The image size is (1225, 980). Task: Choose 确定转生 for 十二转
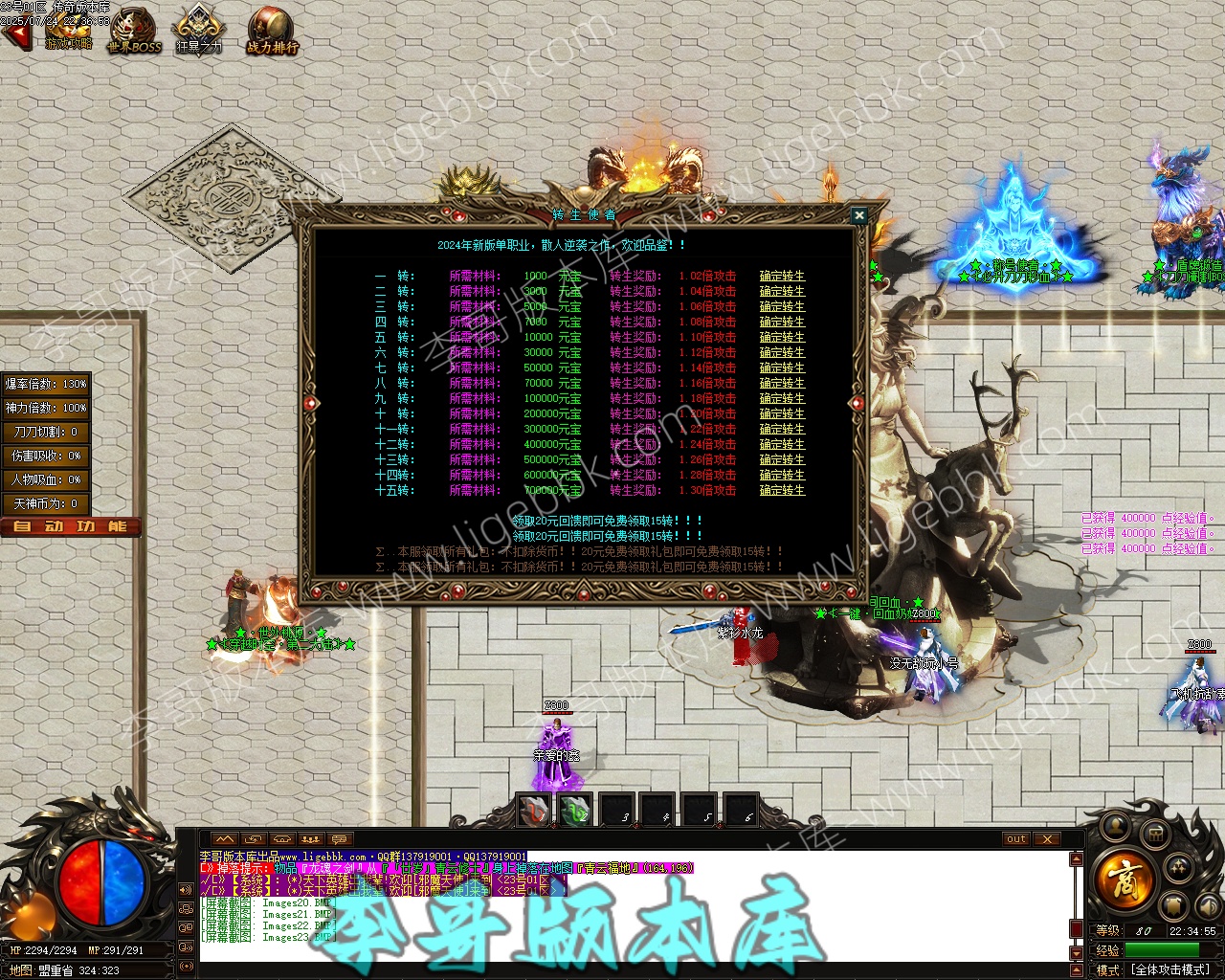click(x=782, y=444)
